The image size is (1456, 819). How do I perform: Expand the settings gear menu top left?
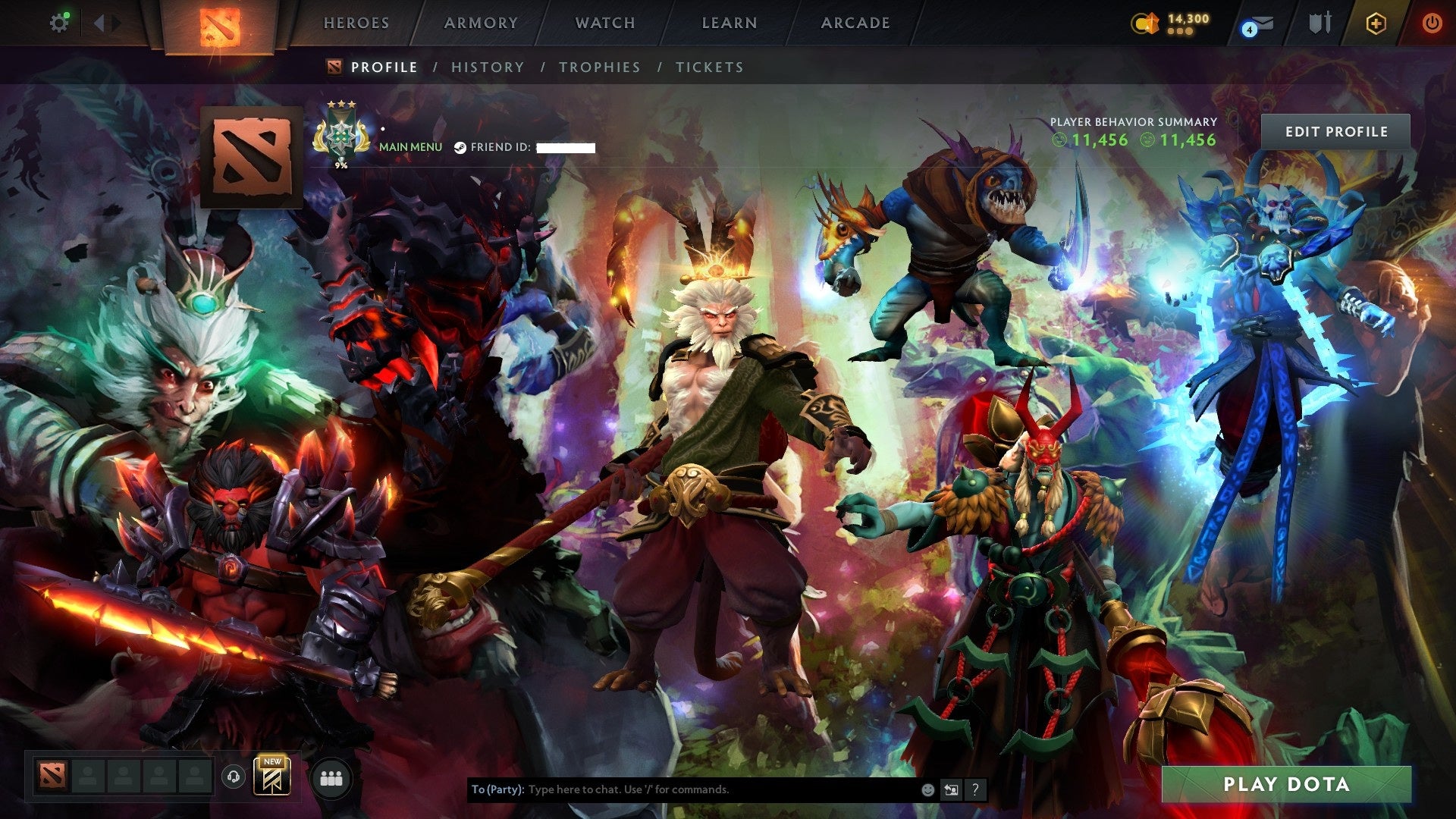[60, 22]
